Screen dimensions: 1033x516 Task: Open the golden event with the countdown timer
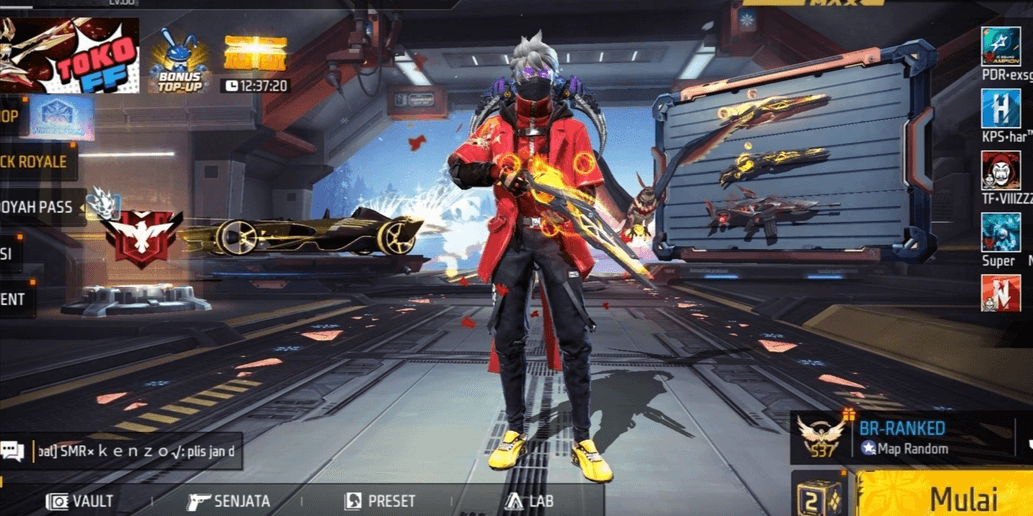tap(255, 62)
